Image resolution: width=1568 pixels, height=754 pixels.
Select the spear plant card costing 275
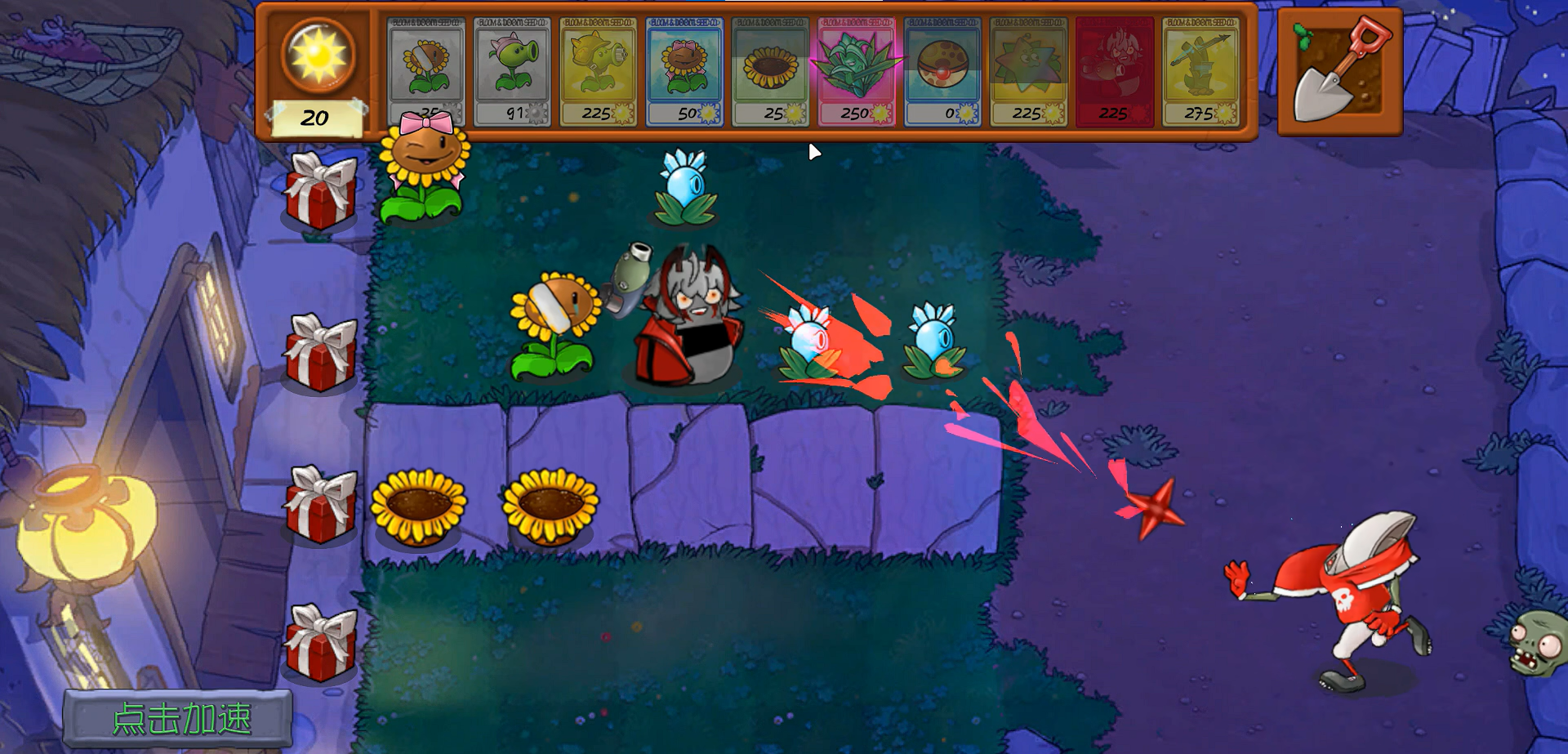(x=1200, y=71)
